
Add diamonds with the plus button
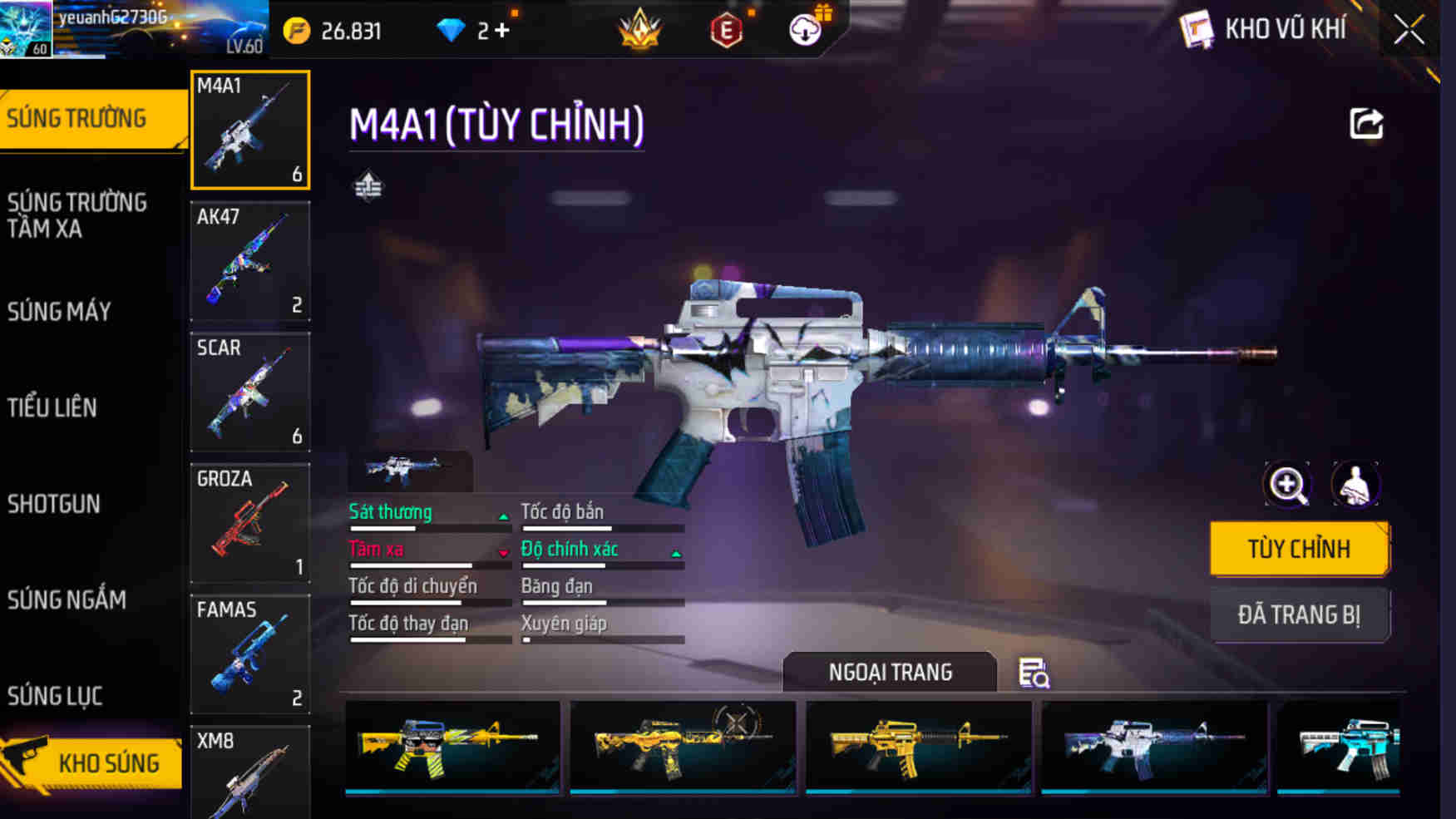click(501, 31)
